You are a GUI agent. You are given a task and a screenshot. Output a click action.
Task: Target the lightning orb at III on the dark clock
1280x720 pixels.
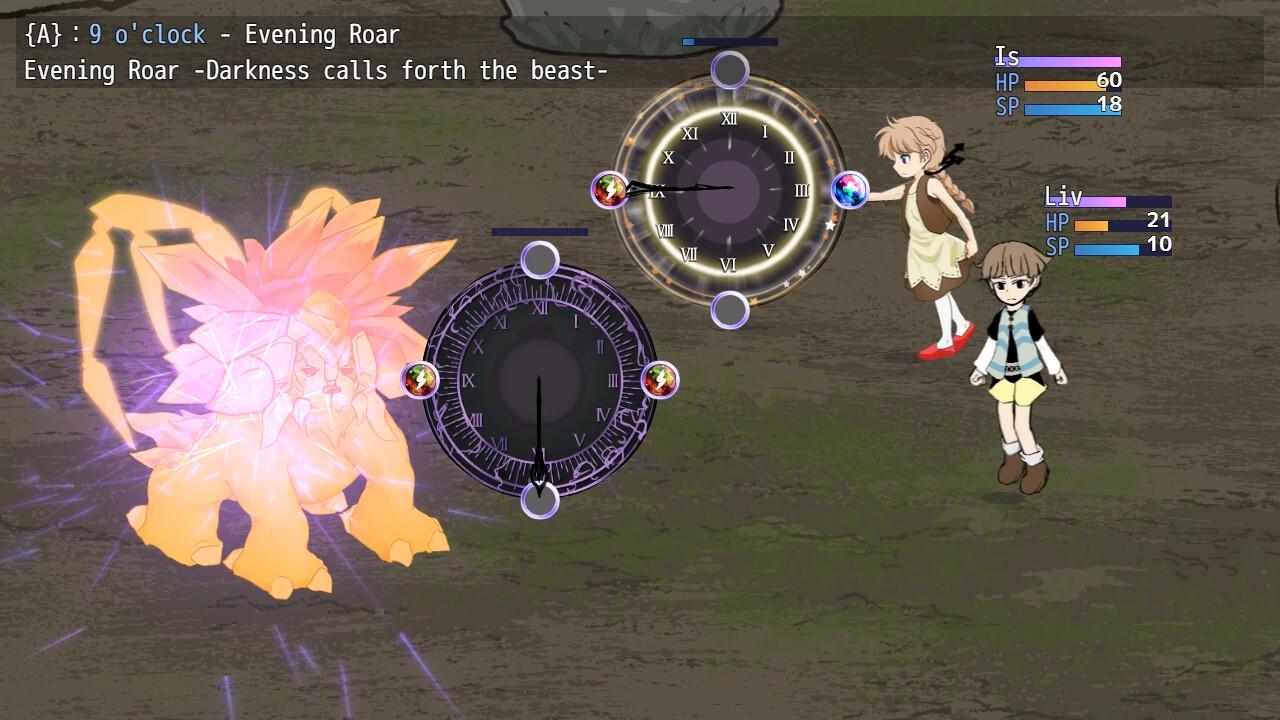(660, 380)
